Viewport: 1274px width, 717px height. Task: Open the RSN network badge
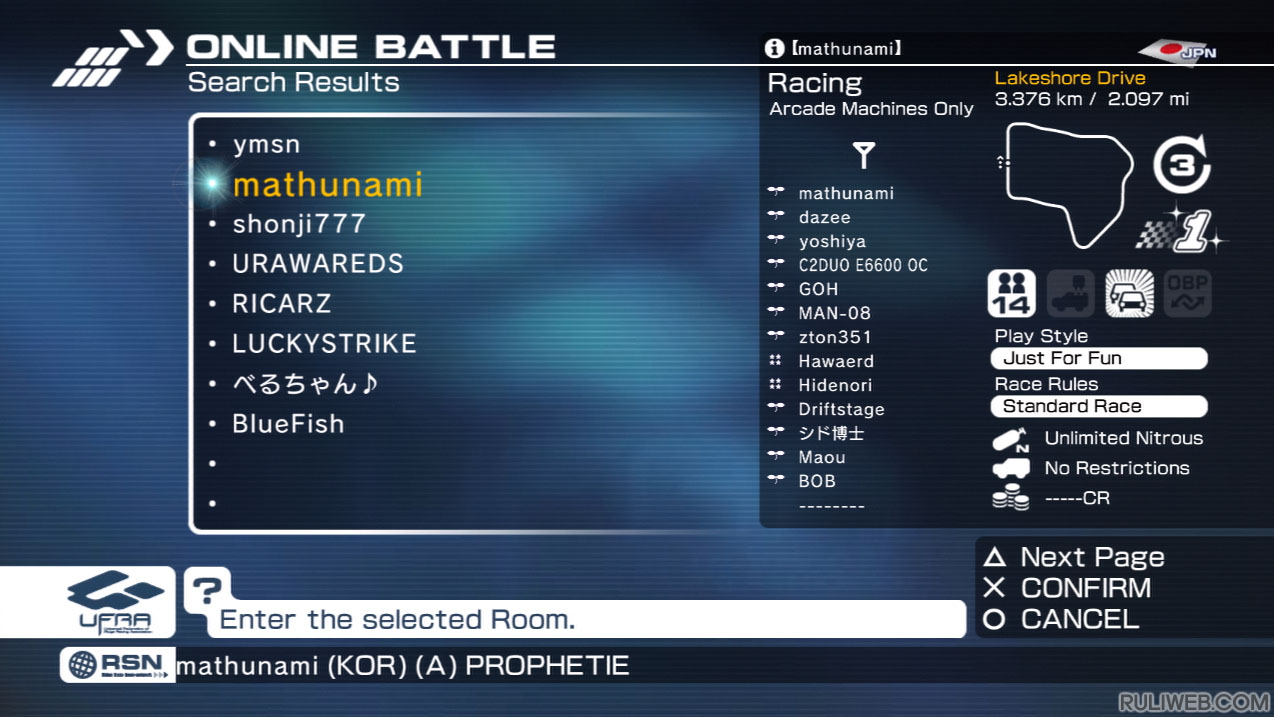point(117,665)
